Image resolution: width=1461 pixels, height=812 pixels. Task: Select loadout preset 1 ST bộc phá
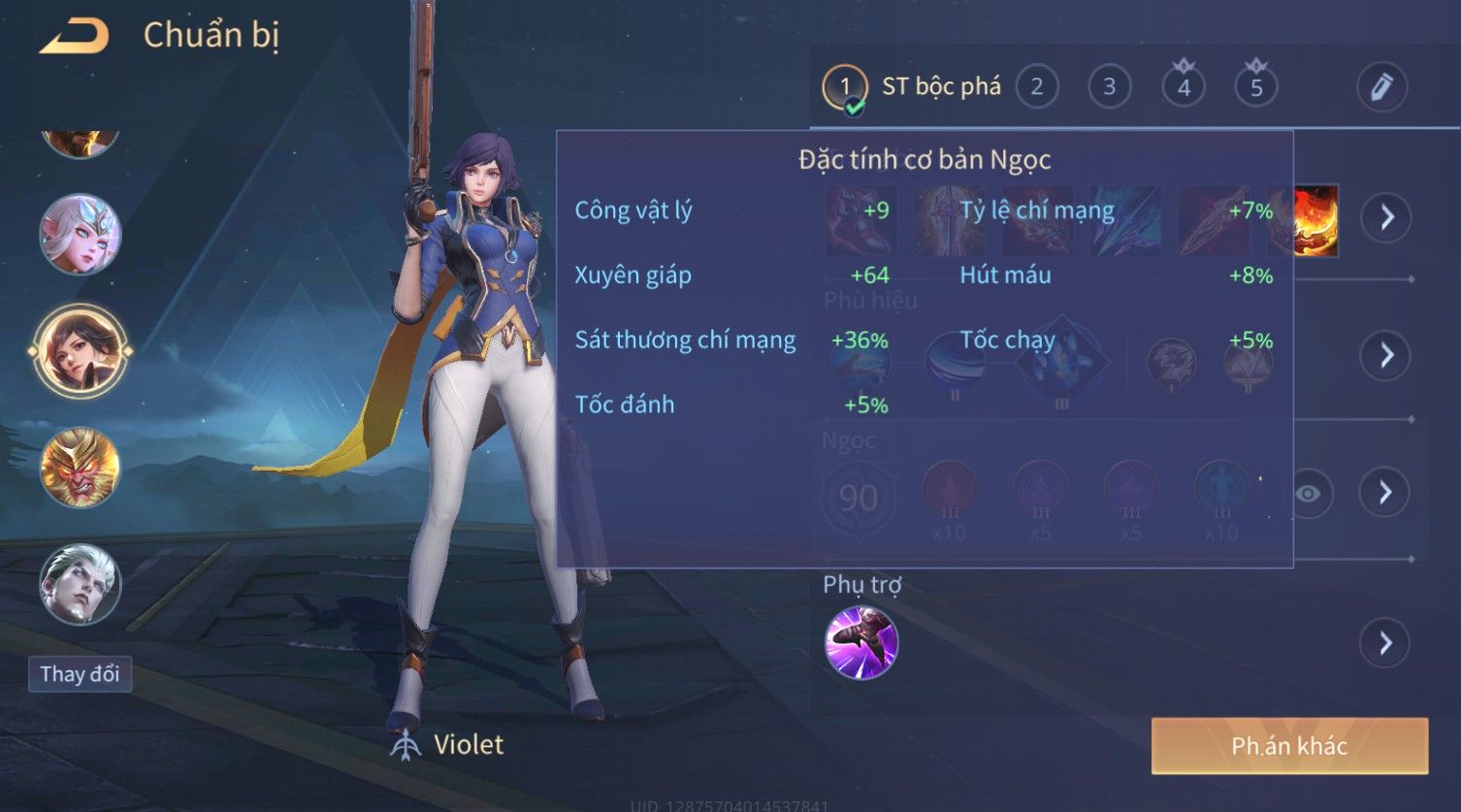845,87
